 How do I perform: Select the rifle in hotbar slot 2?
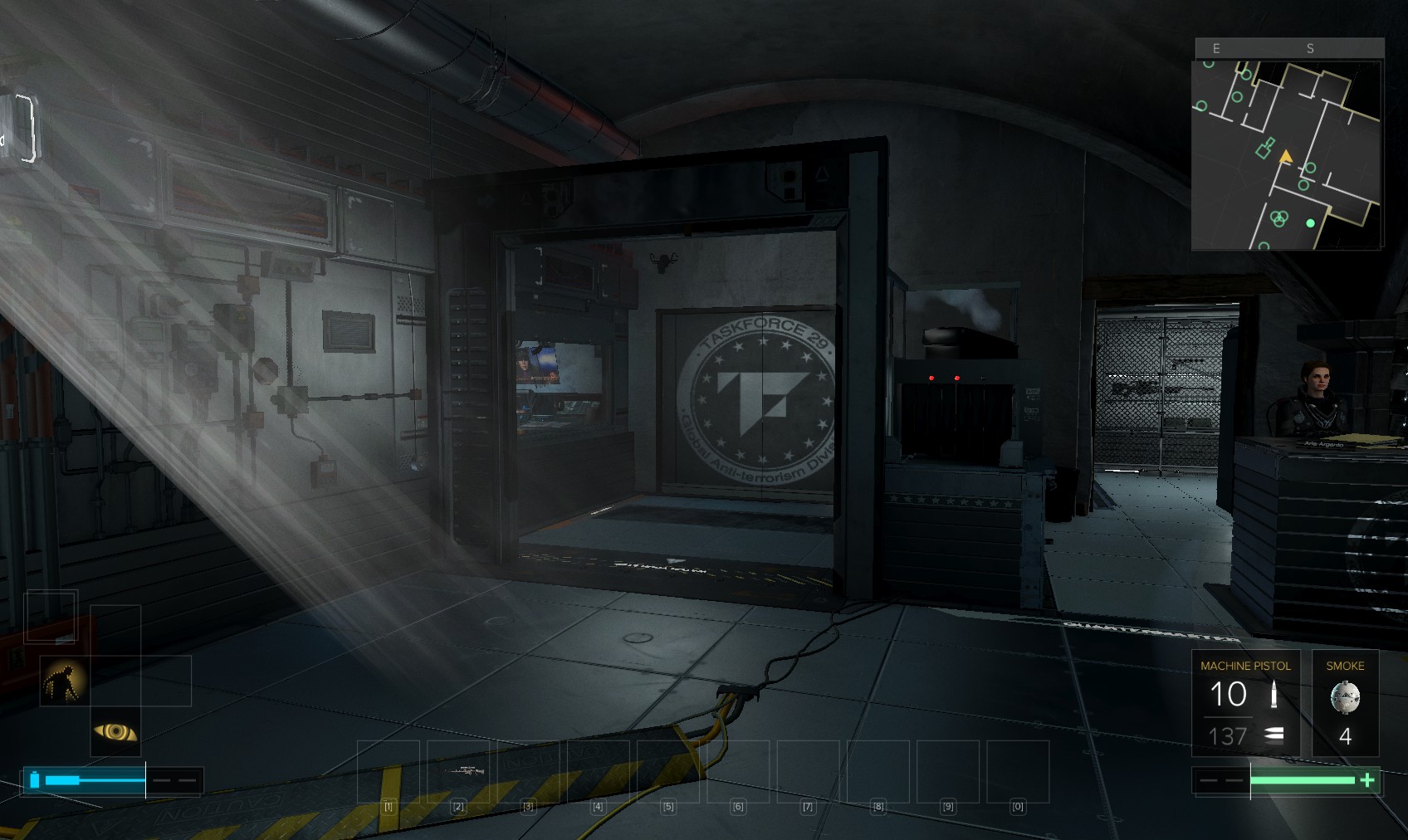(x=458, y=771)
